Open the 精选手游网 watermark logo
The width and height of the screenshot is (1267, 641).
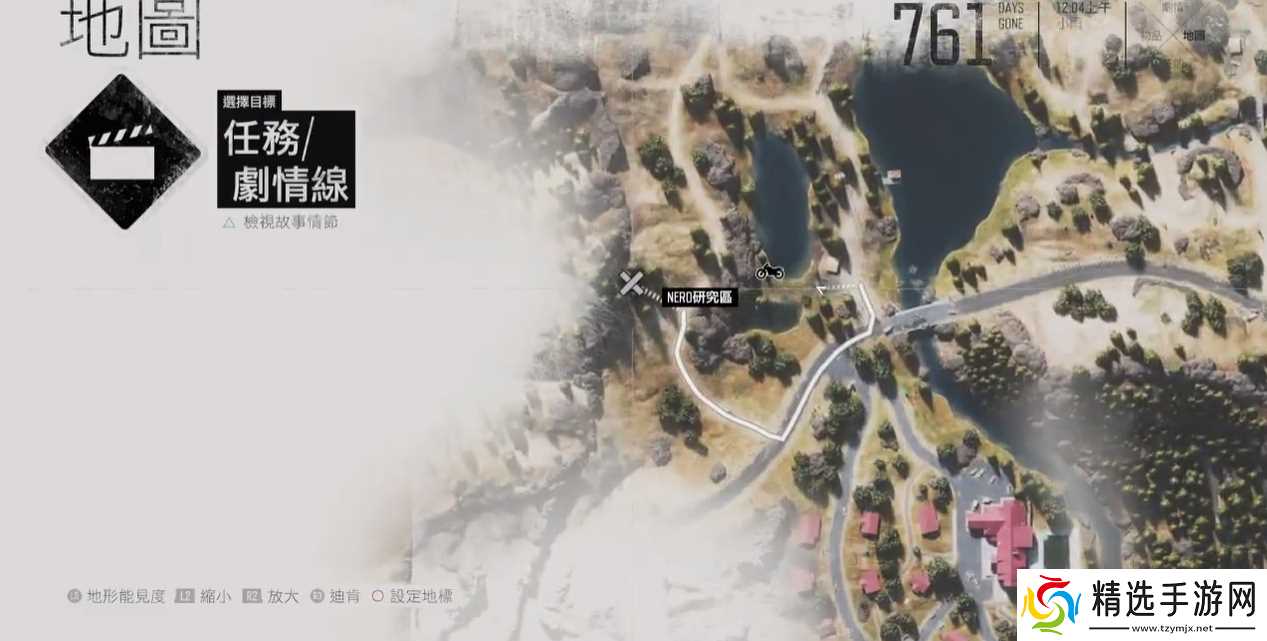pos(1142,607)
